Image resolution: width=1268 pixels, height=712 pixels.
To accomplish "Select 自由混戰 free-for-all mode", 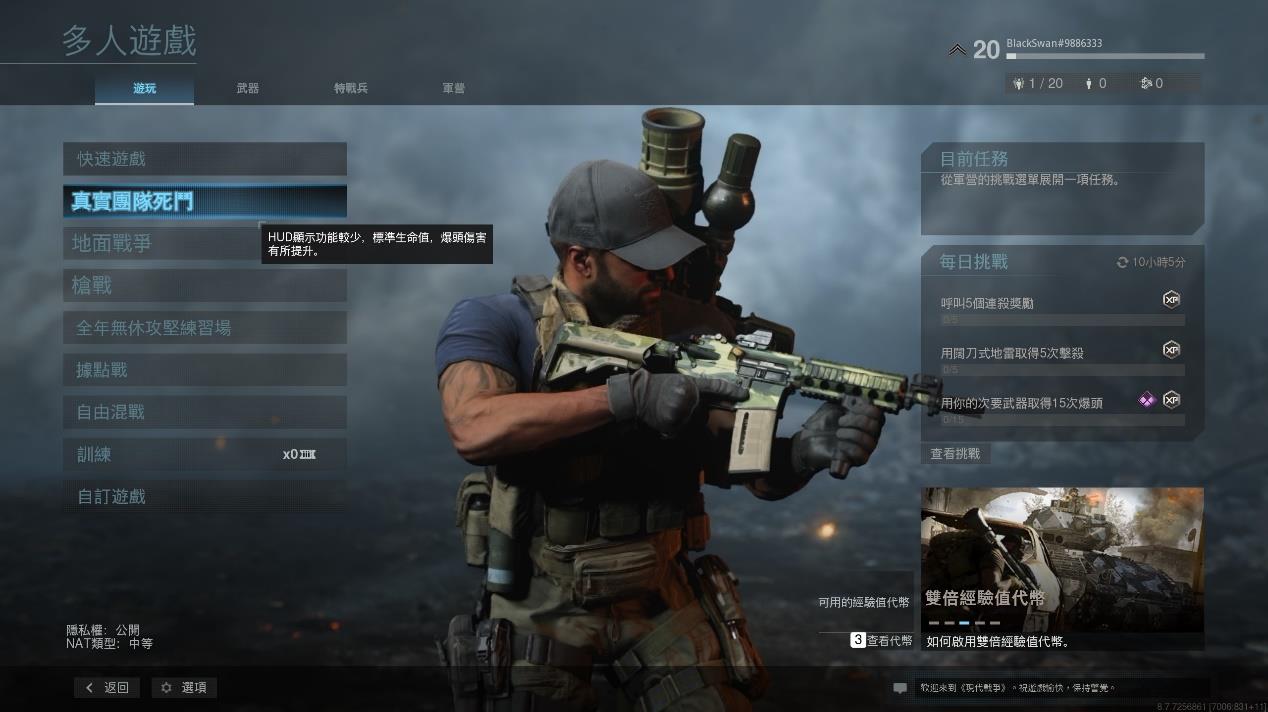I will (x=204, y=412).
